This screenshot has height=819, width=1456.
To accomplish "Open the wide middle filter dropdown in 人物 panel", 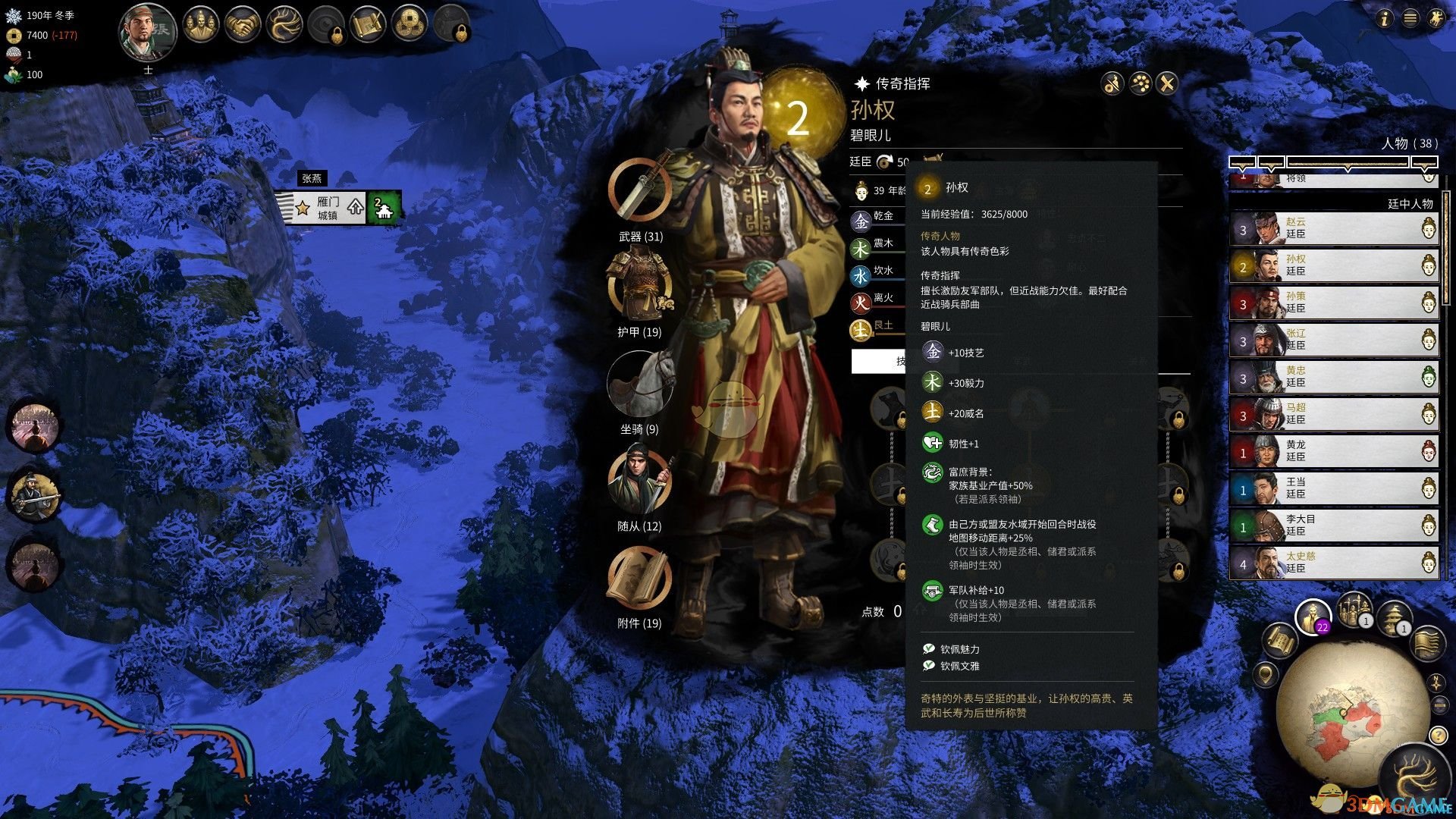I will (1348, 161).
